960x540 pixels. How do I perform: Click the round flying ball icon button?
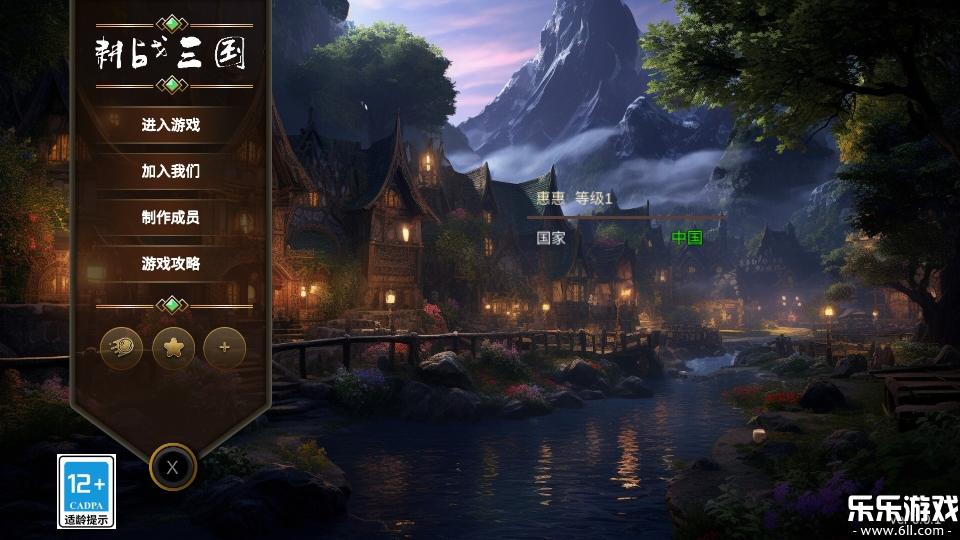122,348
